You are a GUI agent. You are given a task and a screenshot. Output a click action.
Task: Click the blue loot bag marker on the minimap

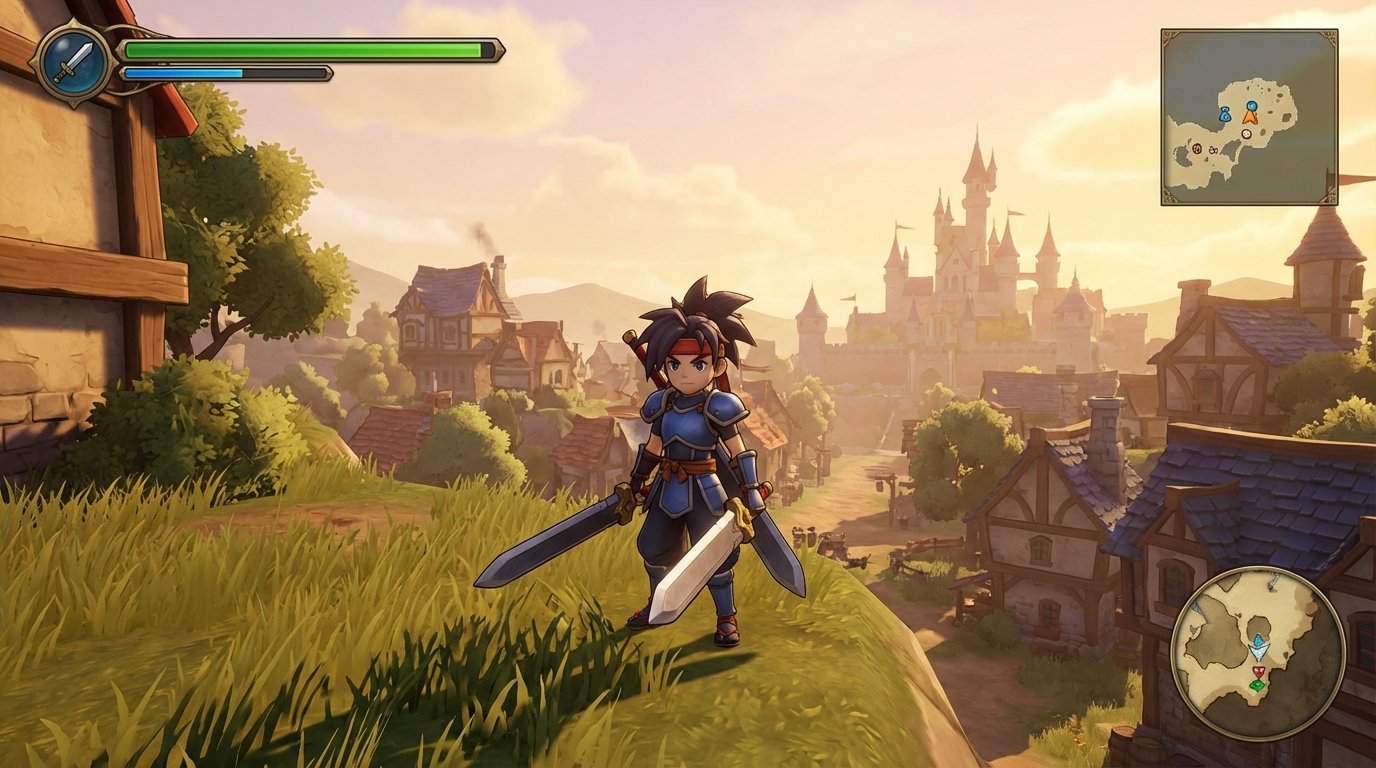pos(1225,114)
